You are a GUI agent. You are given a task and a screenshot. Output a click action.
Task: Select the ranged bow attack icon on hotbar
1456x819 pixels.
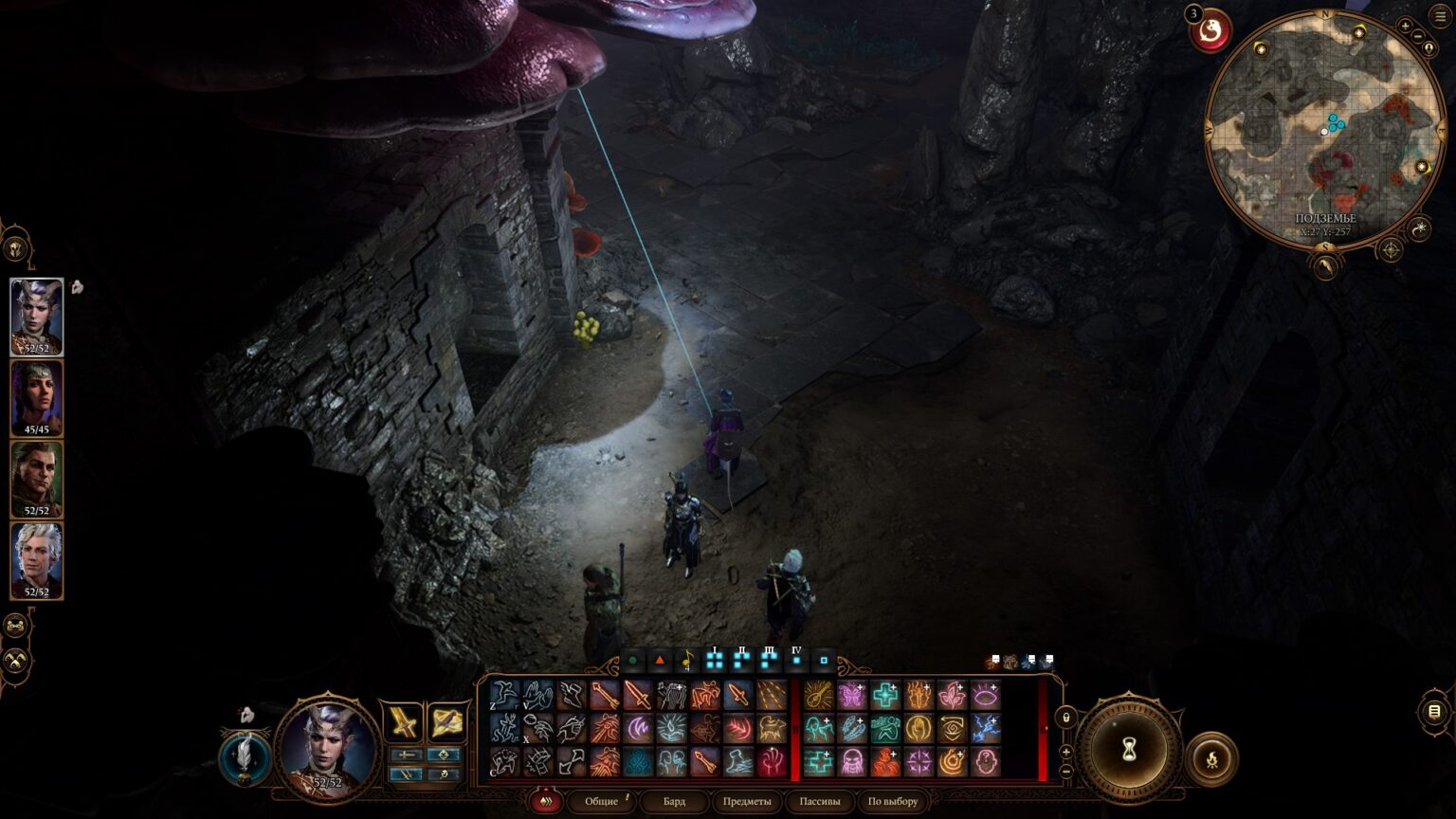point(604,695)
